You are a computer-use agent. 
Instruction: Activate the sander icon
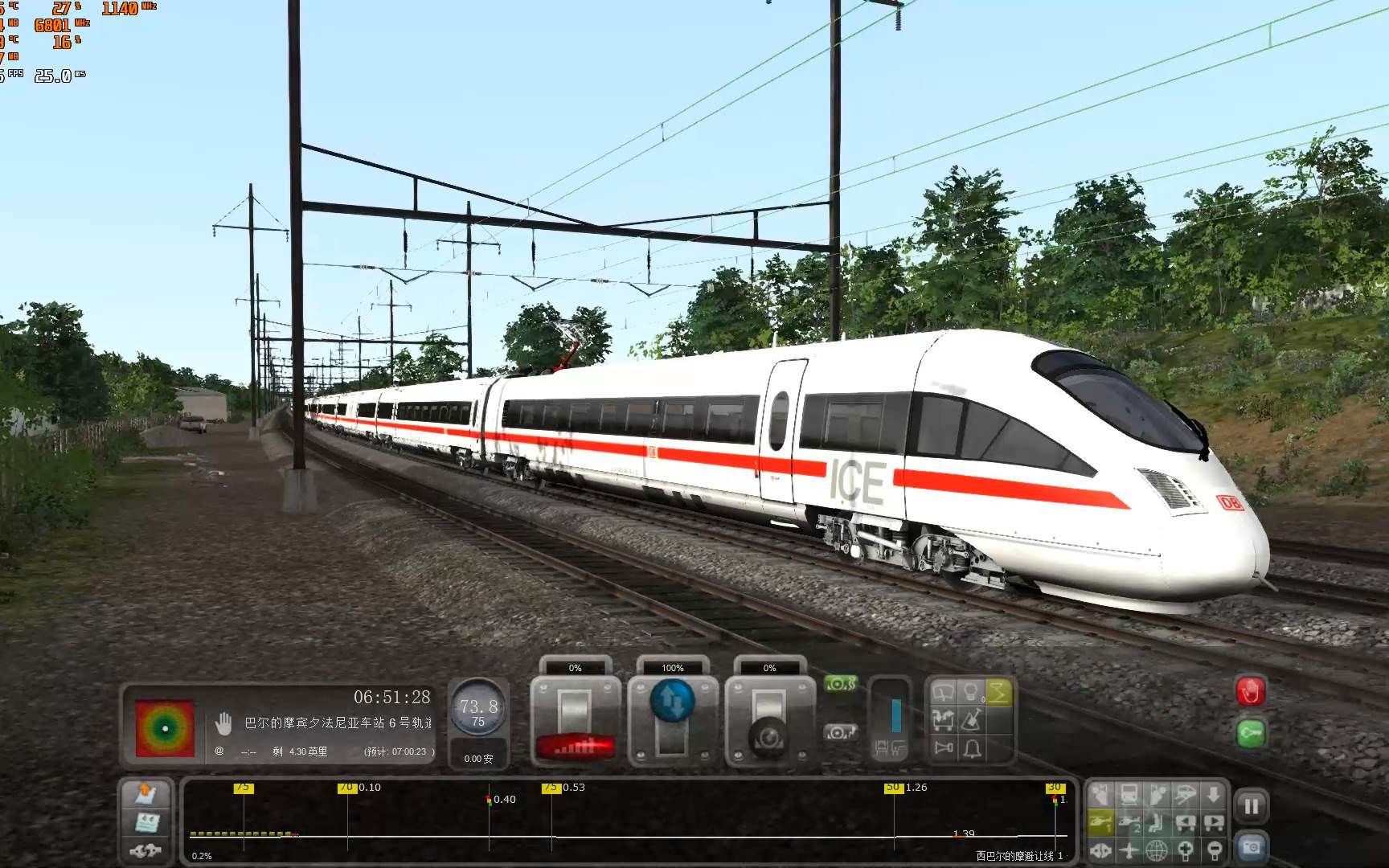pos(970,720)
